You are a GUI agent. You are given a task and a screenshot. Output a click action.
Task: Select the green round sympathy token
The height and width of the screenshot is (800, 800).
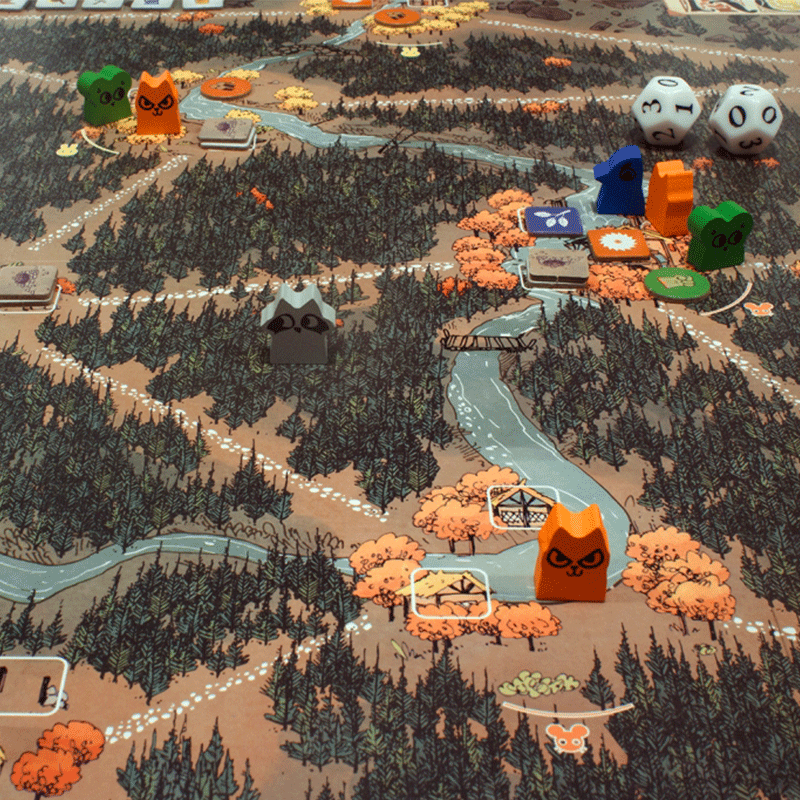(677, 283)
